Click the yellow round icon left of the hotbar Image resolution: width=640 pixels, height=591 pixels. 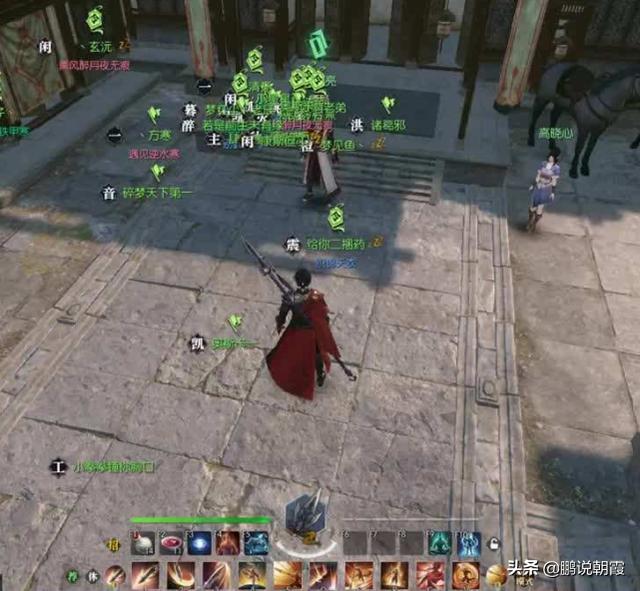[x=113, y=545]
